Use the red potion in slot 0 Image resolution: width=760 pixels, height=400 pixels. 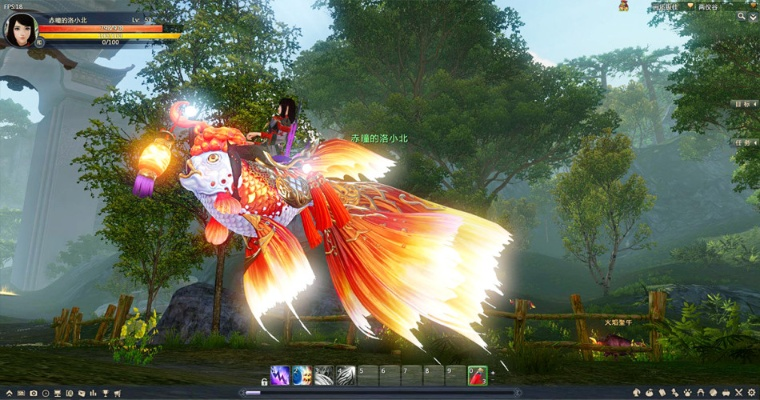pyautogui.click(x=478, y=376)
